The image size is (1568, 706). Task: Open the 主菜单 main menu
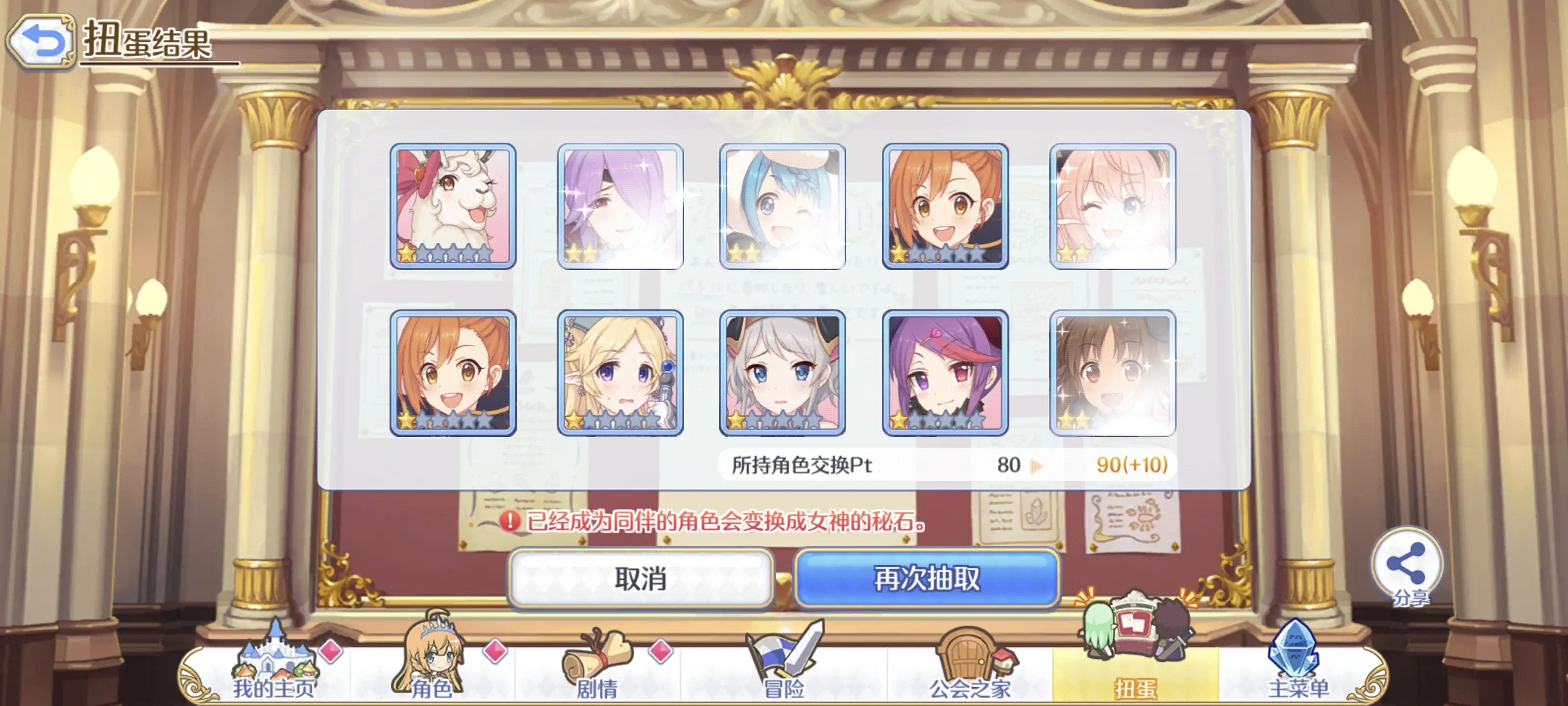[1298, 670]
